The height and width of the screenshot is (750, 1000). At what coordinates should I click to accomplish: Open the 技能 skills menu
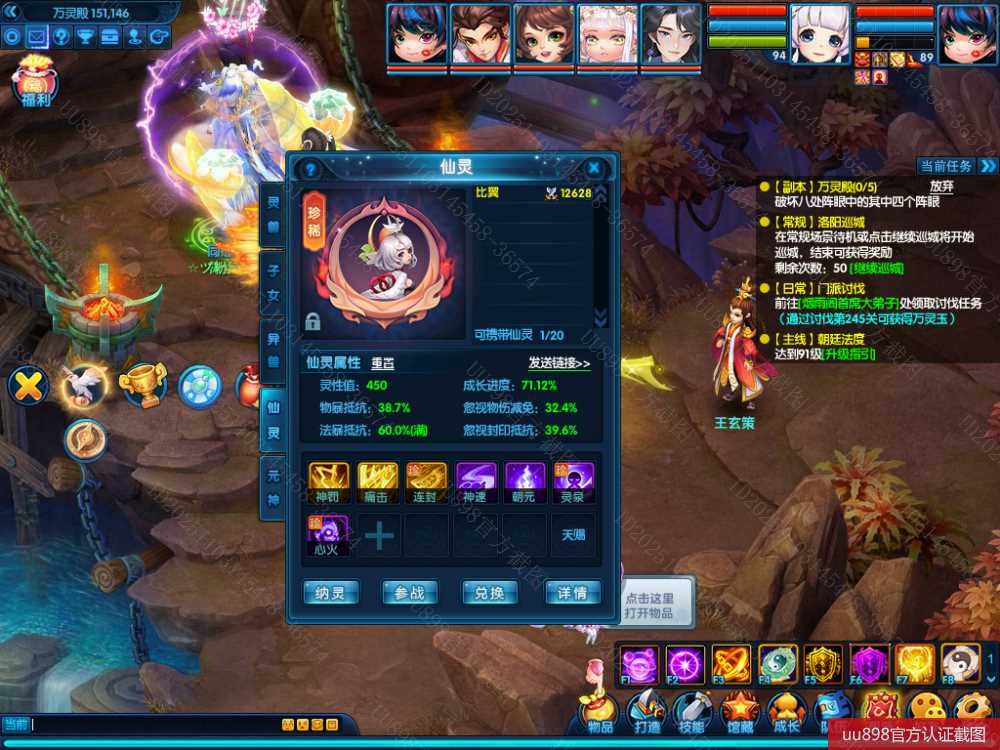click(x=691, y=712)
